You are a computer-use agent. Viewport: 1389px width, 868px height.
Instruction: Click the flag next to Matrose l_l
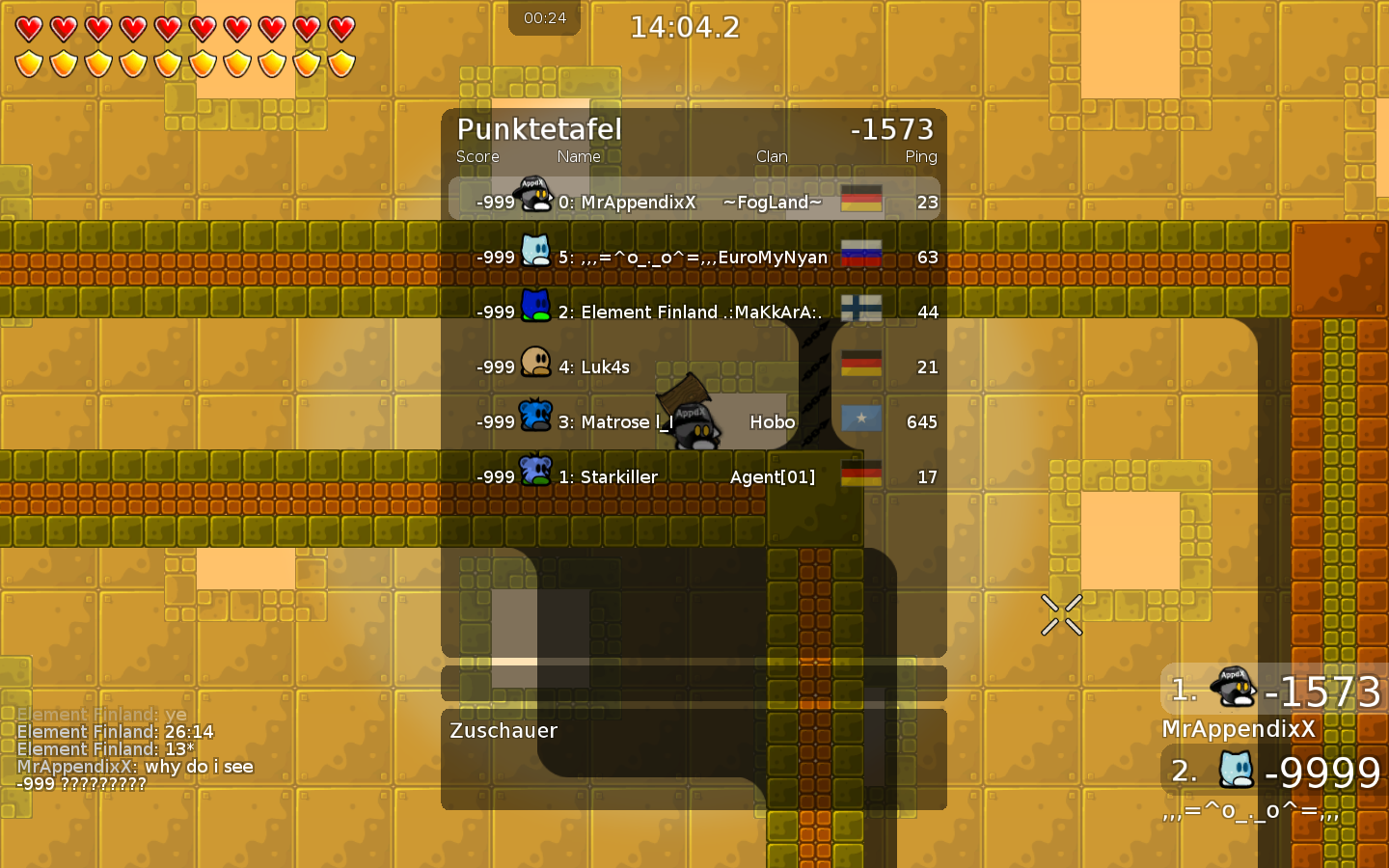[860, 419]
